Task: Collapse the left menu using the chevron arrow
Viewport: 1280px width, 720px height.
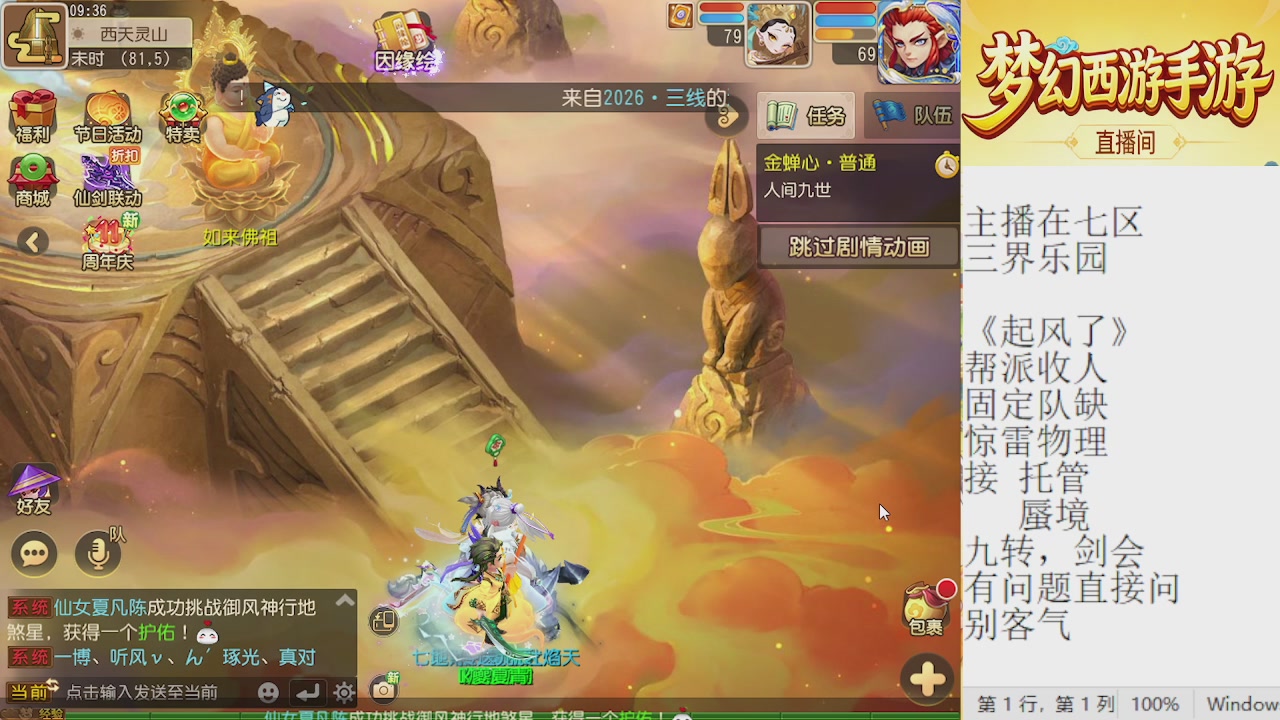Action: click(x=35, y=242)
